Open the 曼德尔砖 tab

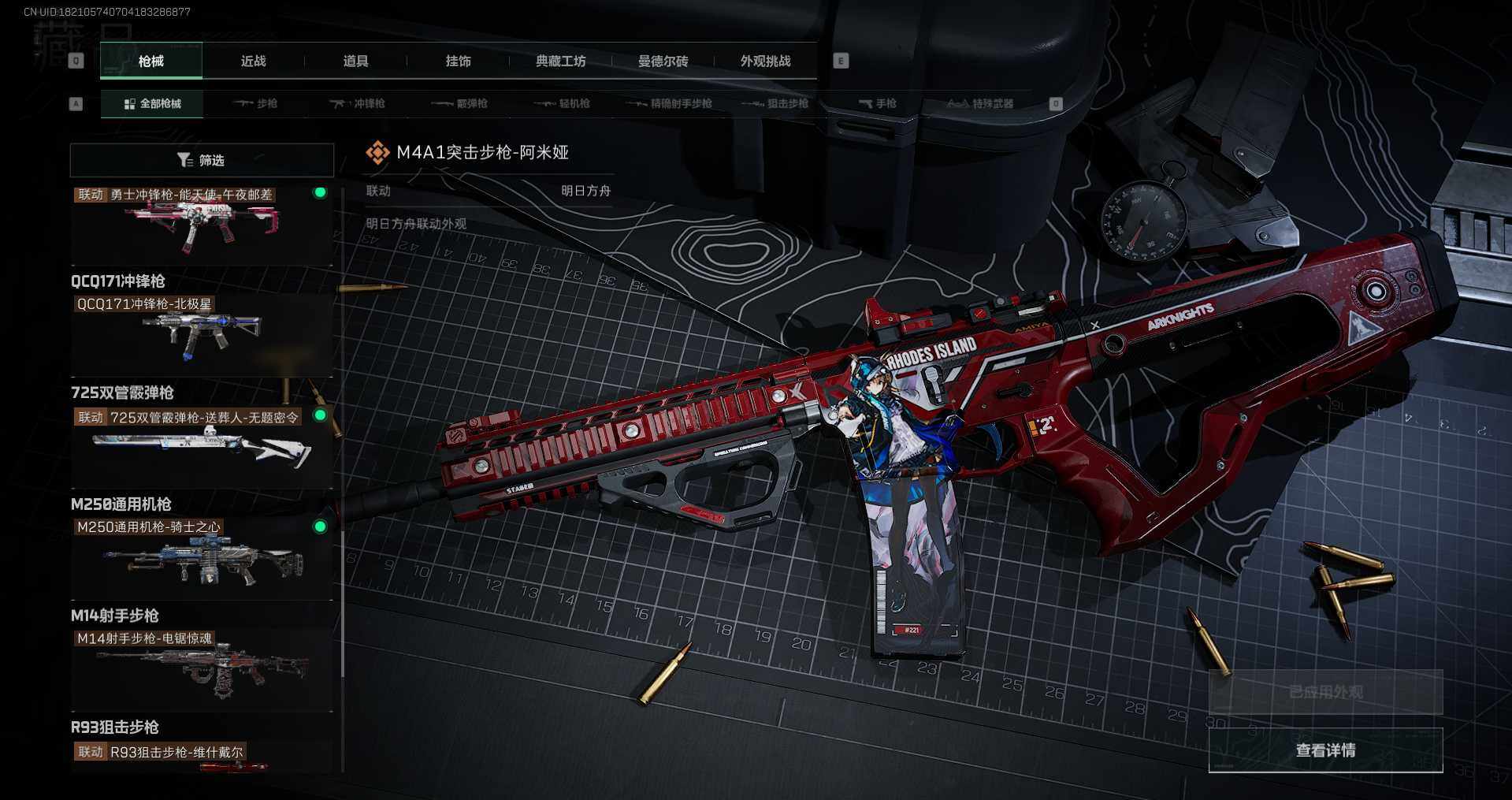click(663, 61)
